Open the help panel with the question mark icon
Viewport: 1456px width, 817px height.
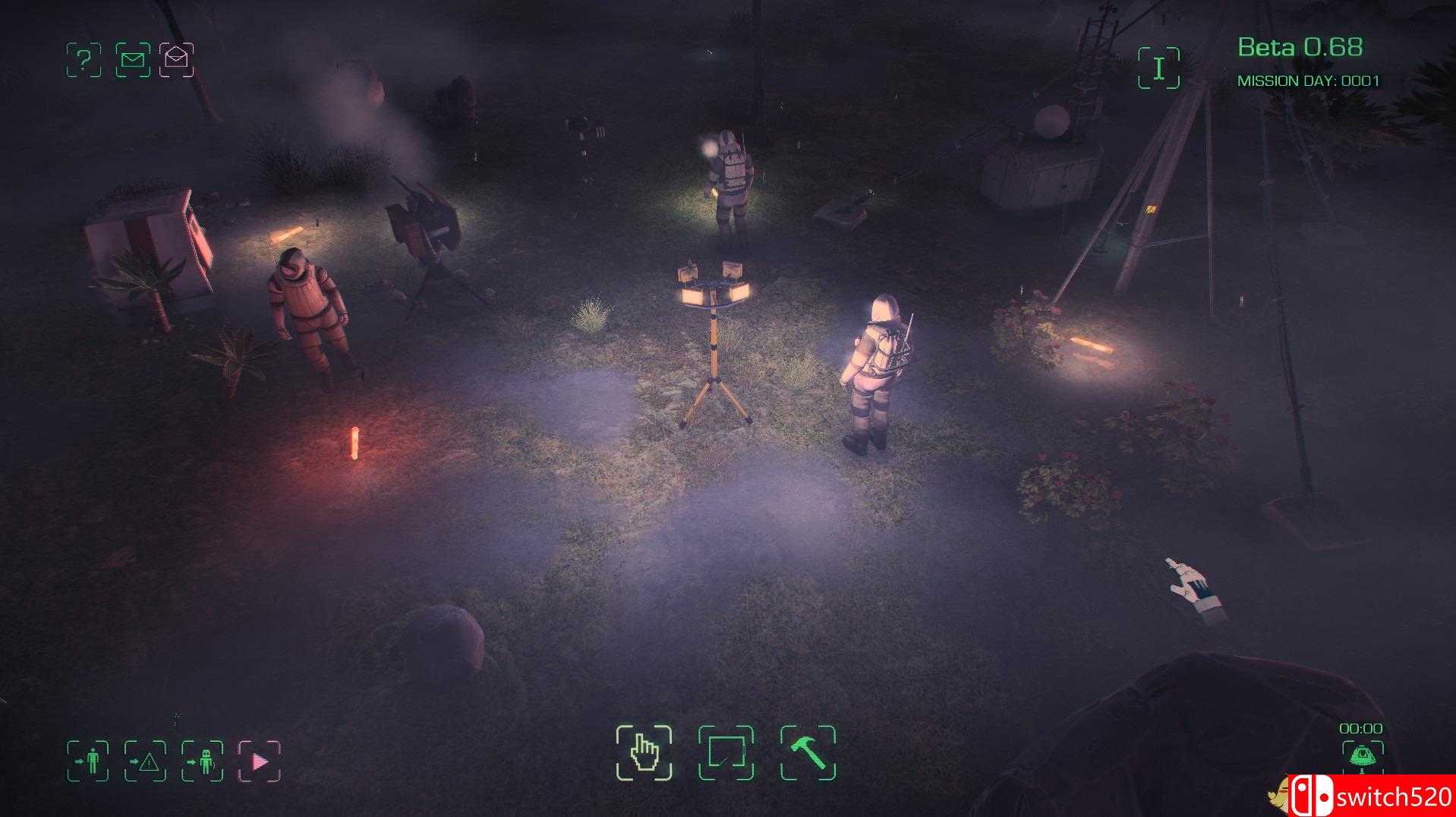[85, 61]
